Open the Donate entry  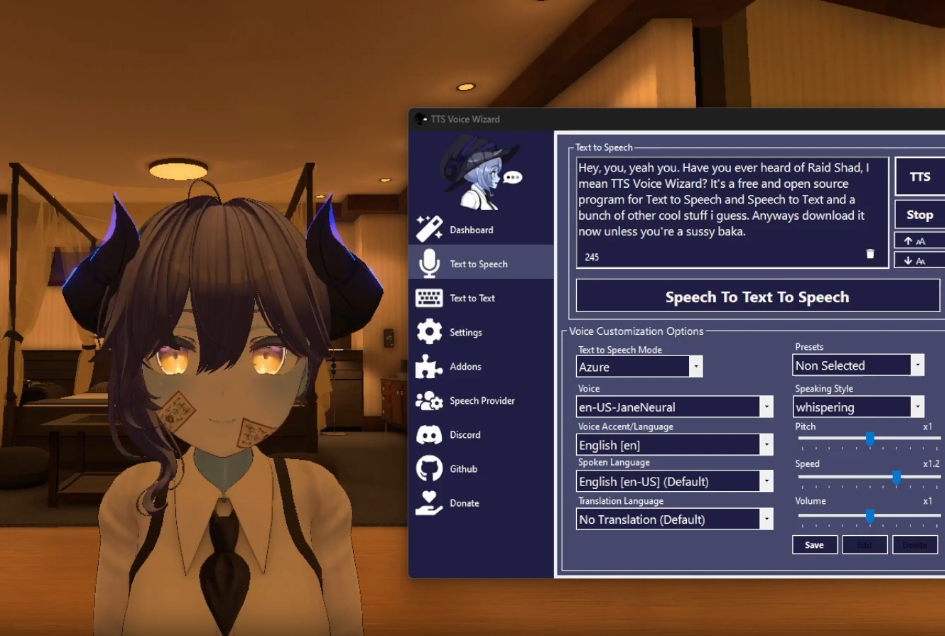[463, 503]
